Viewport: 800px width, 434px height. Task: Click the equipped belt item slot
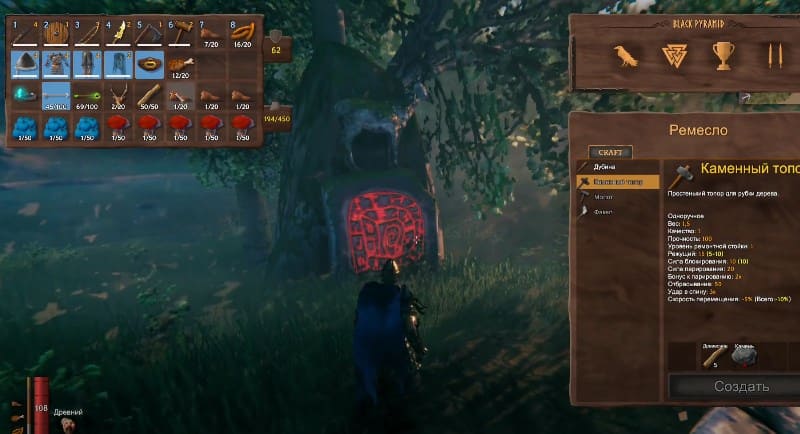click(150, 65)
